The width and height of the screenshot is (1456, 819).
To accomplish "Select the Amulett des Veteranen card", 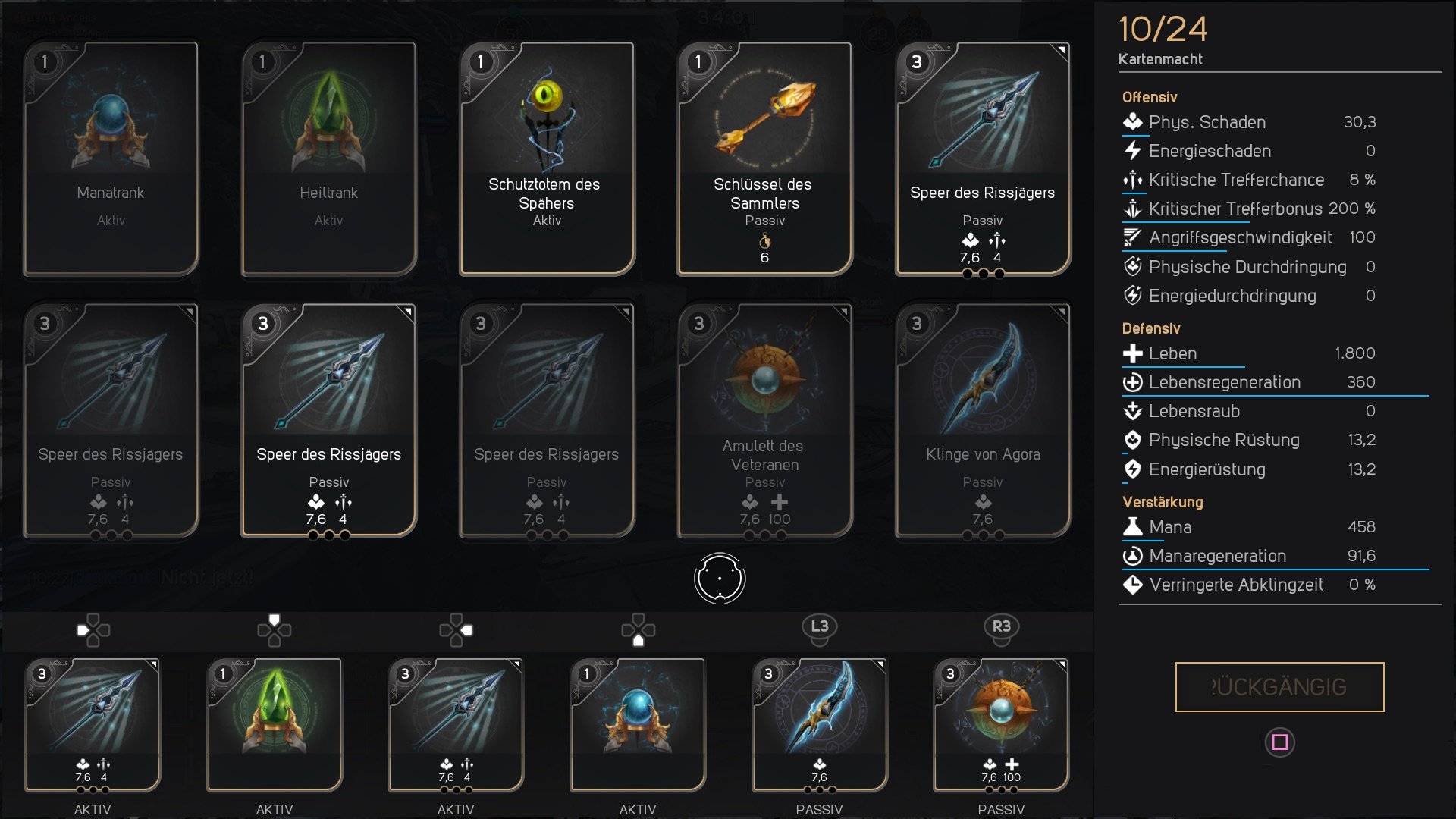I will pos(764,417).
